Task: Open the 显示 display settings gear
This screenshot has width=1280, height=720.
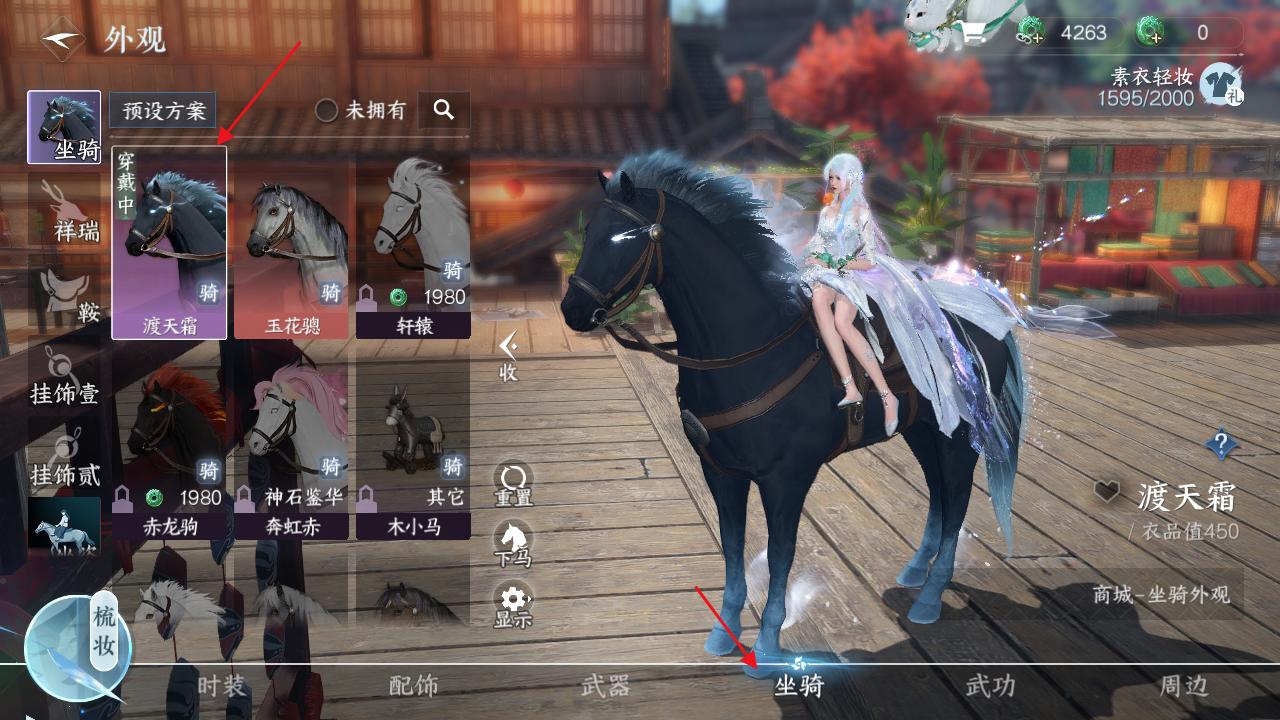Action: [x=513, y=604]
